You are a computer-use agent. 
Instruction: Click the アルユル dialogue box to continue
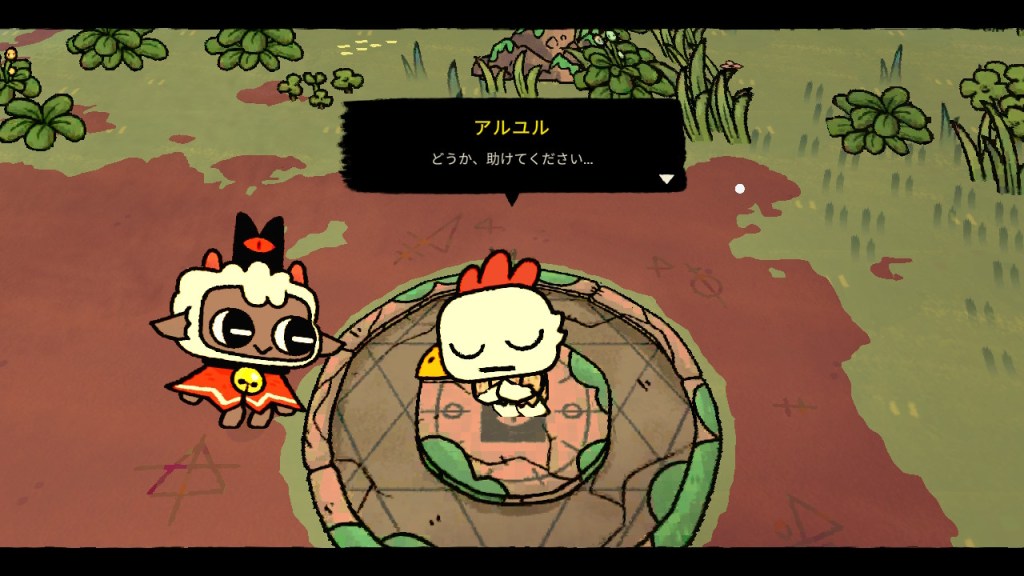pos(511,146)
